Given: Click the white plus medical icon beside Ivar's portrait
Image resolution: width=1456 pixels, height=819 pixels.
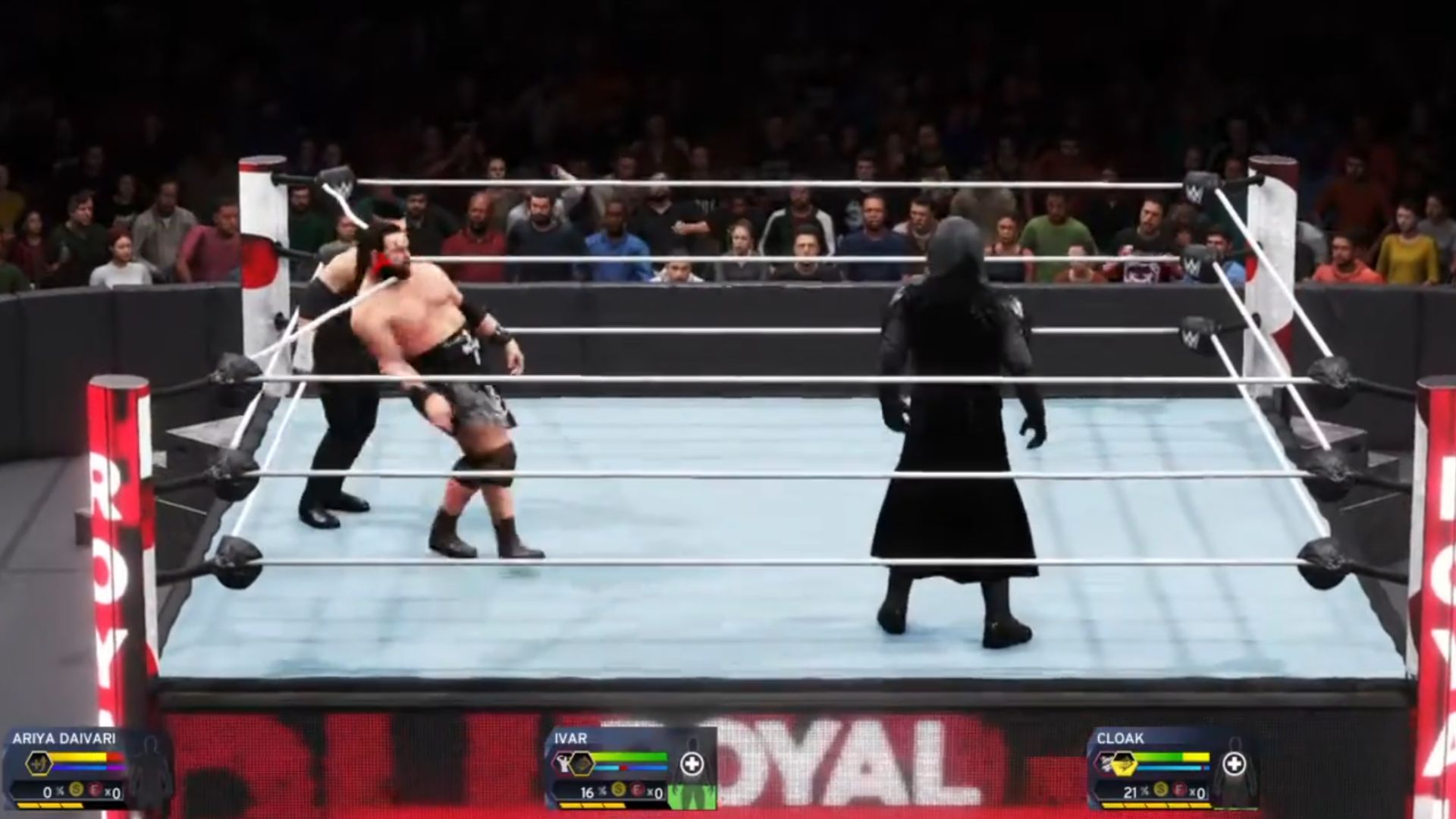Looking at the screenshot, I should pyautogui.click(x=691, y=763).
